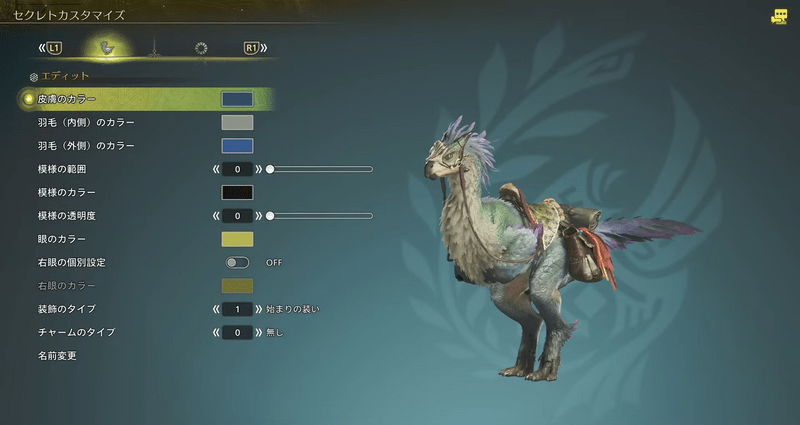Decrease 模様の透明度 with the left arrow
800x425 pixels.
click(216, 215)
